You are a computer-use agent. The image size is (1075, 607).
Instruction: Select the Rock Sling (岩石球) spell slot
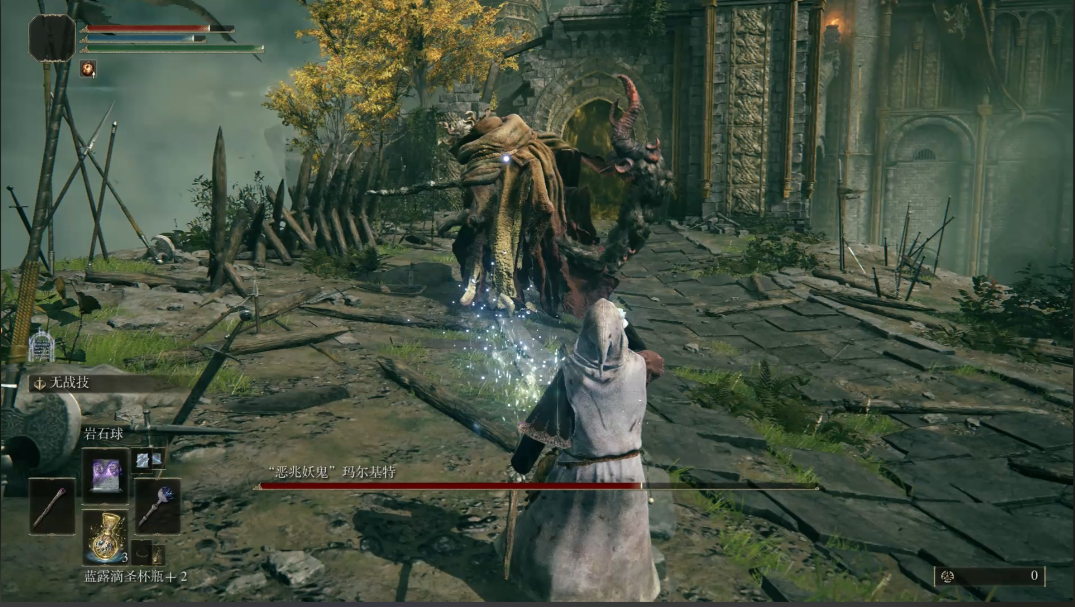[x=105, y=473]
